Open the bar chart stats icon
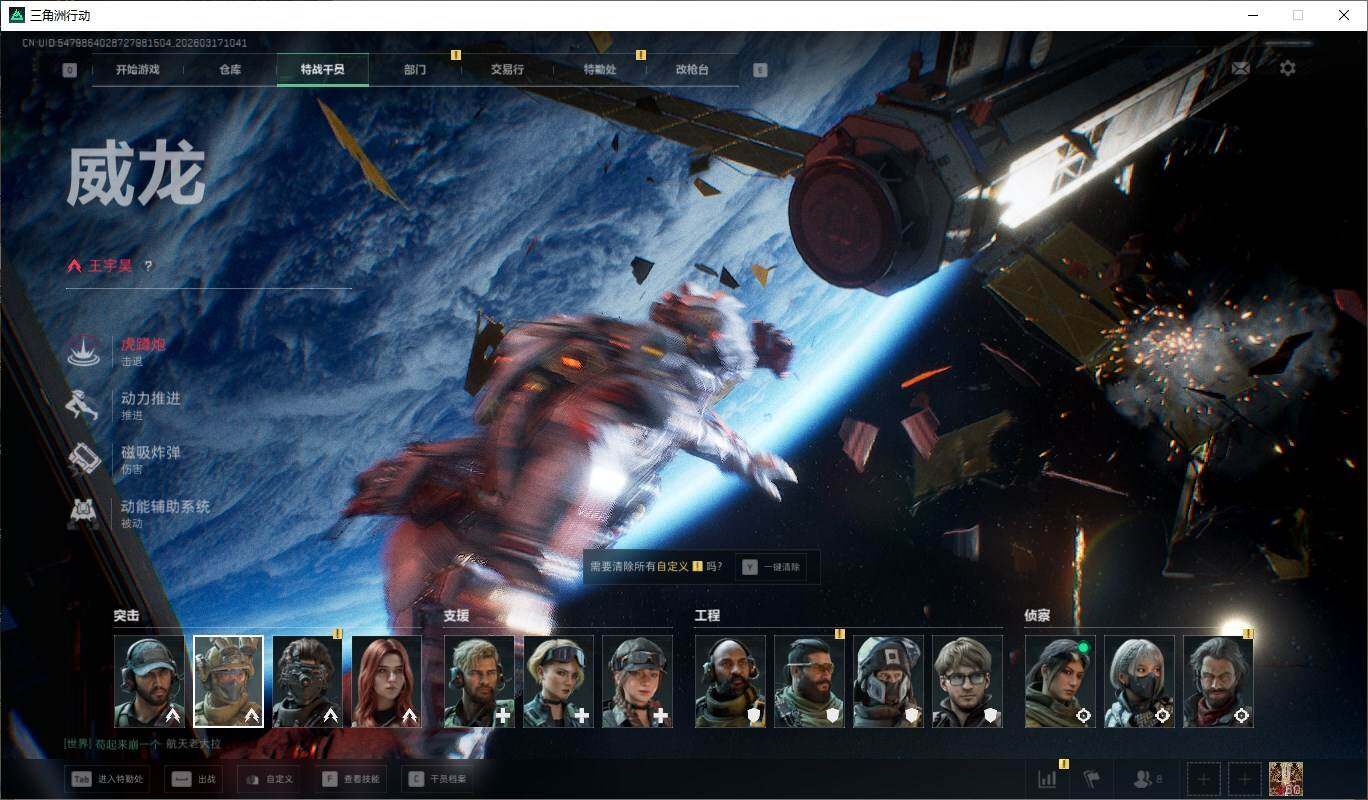Image resolution: width=1368 pixels, height=800 pixels. pos(1048,779)
